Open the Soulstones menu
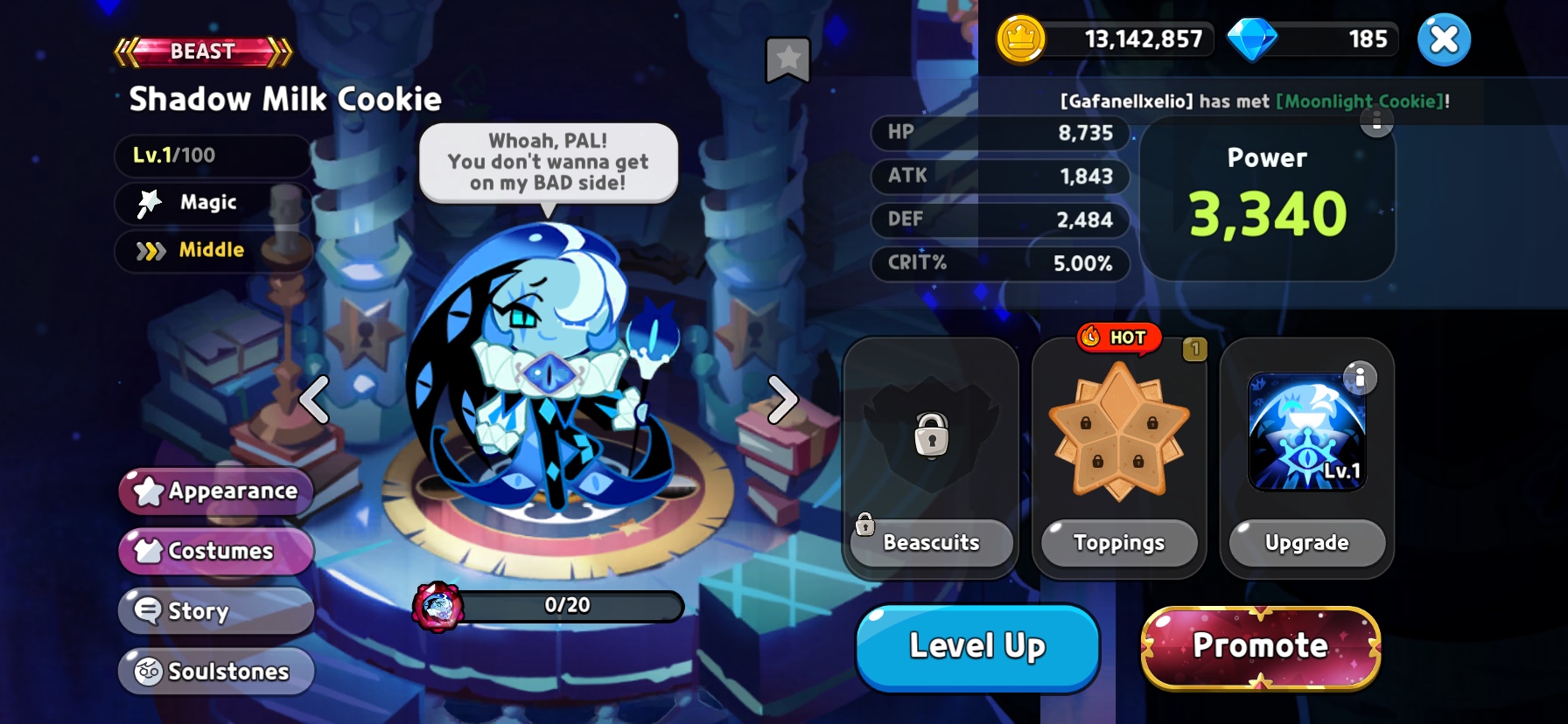Viewport: 1568px width, 724px height. pos(216,671)
